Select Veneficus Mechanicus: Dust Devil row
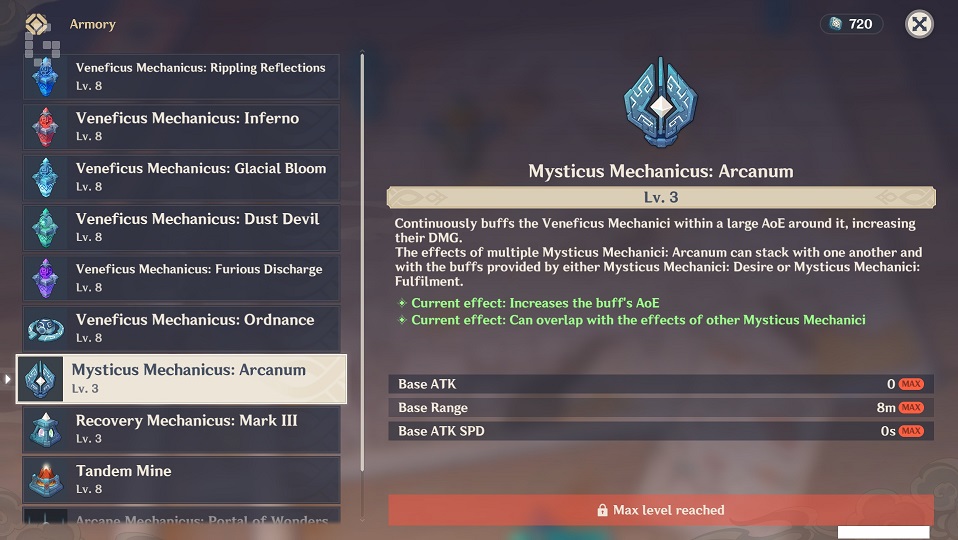Viewport: 958px width, 540px height. click(181, 228)
